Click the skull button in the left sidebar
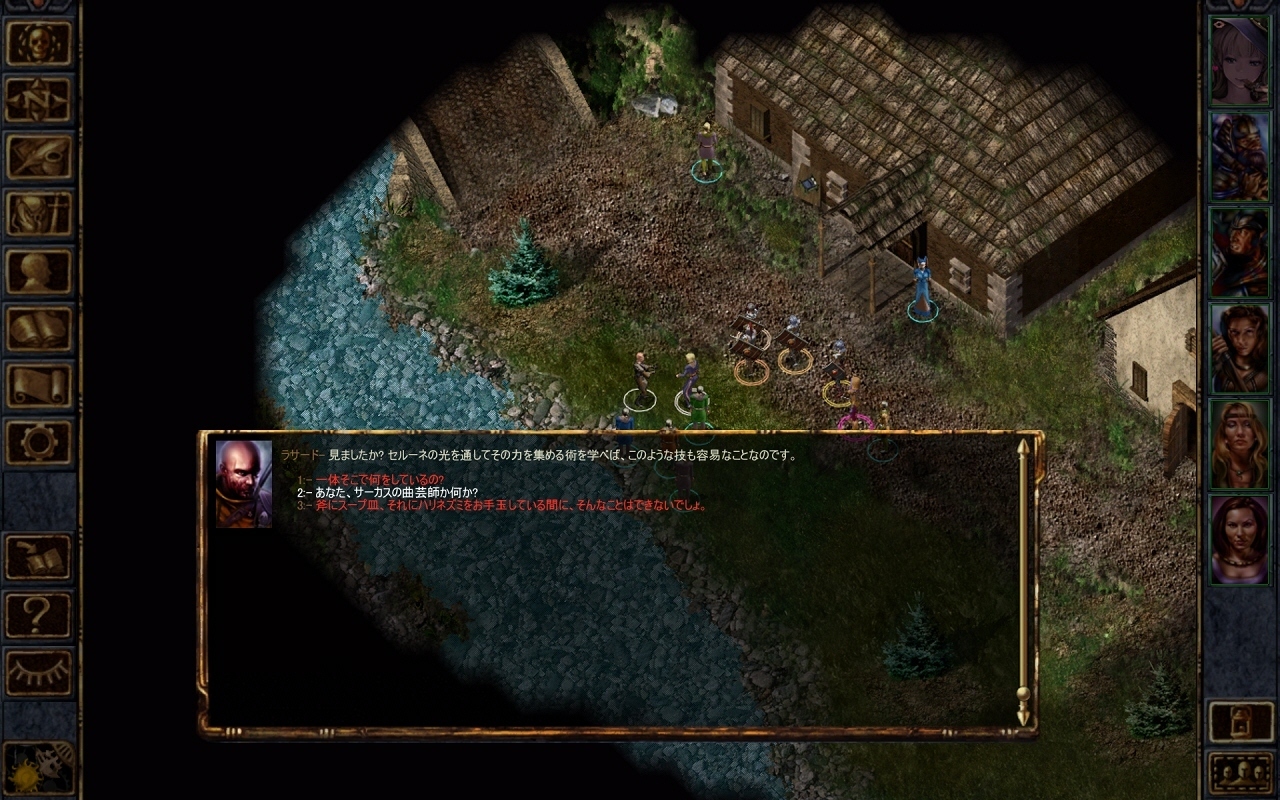Screen dimensions: 1280x800 click(39, 43)
